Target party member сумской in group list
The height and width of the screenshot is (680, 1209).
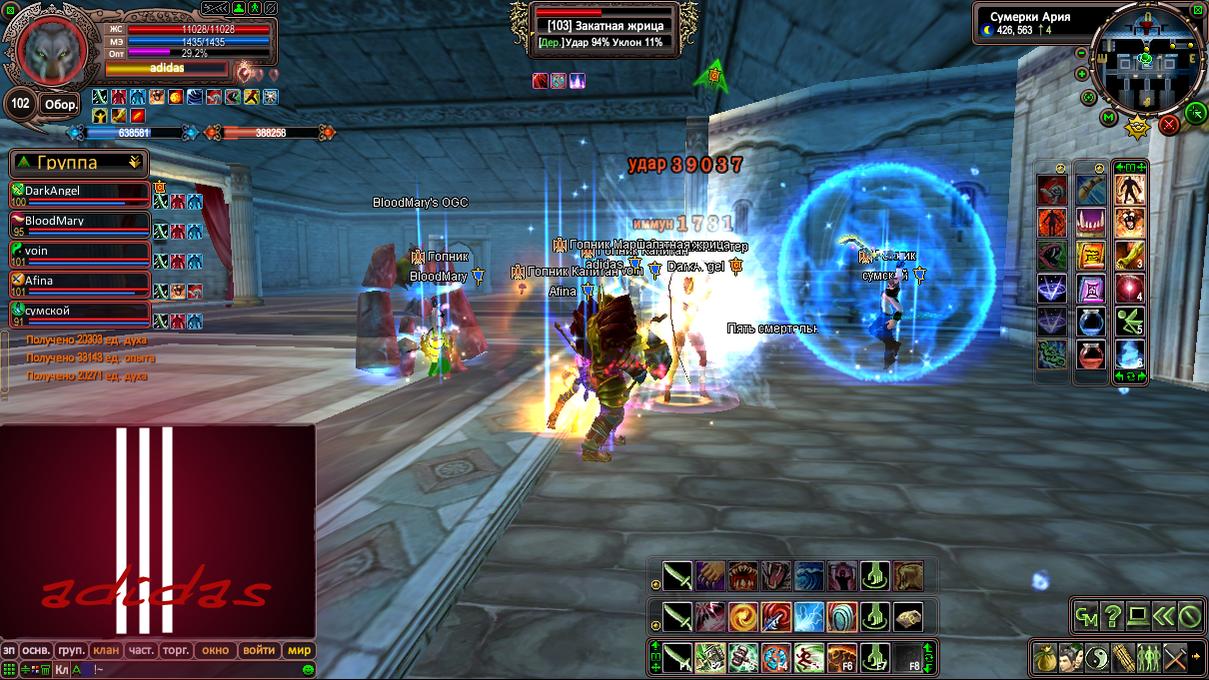[80, 311]
